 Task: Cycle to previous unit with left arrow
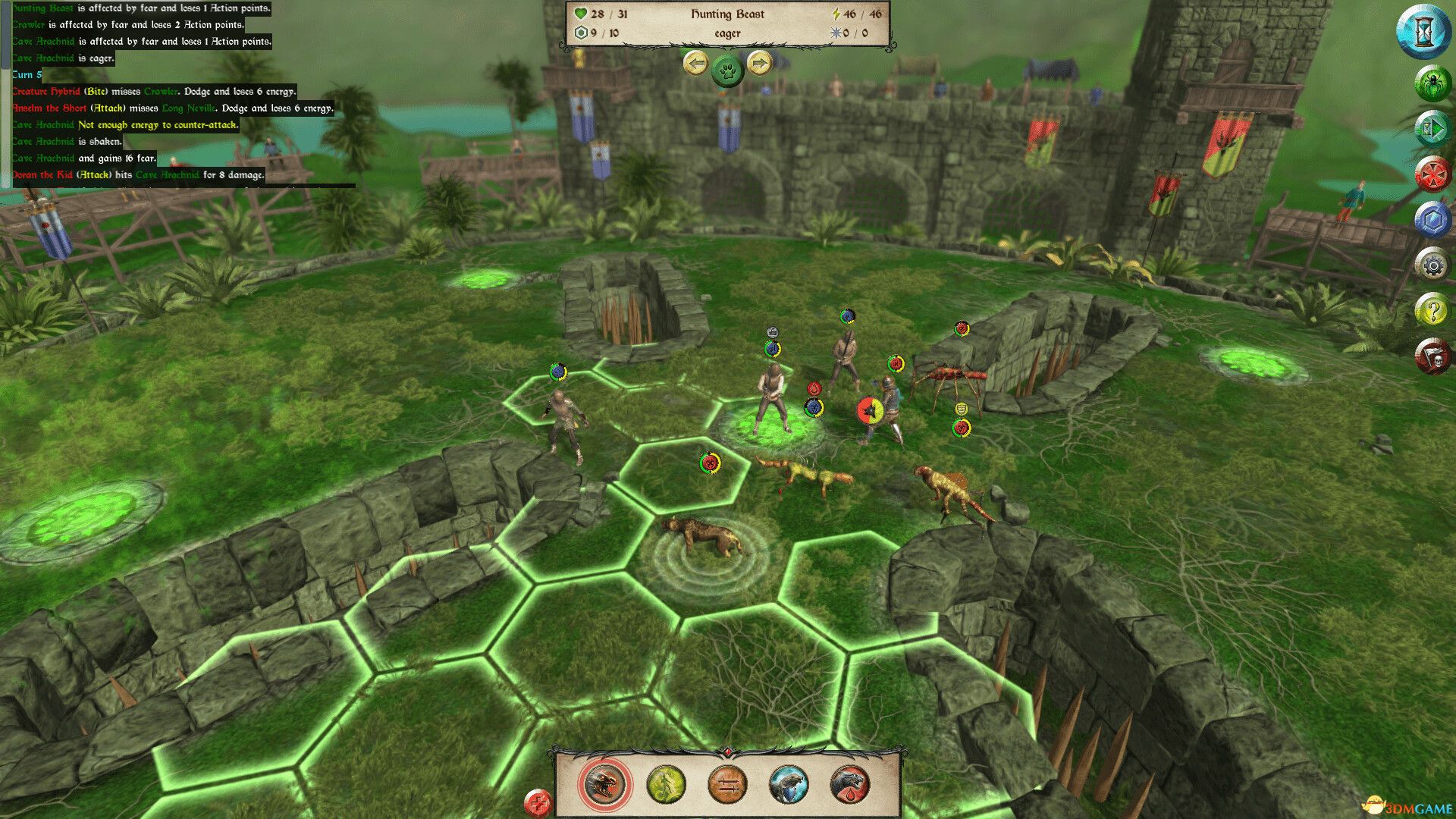(x=697, y=64)
